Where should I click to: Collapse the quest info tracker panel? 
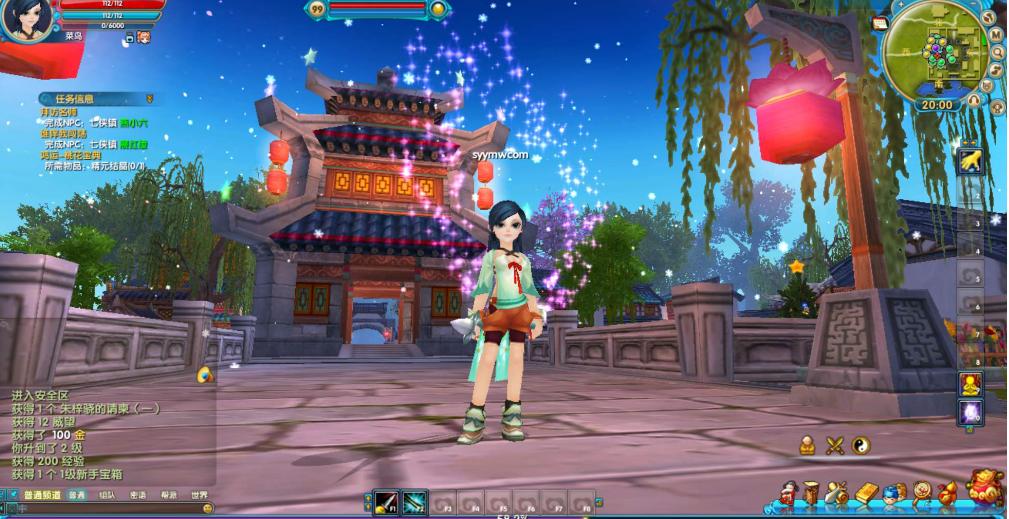click(x=150, y=99)
